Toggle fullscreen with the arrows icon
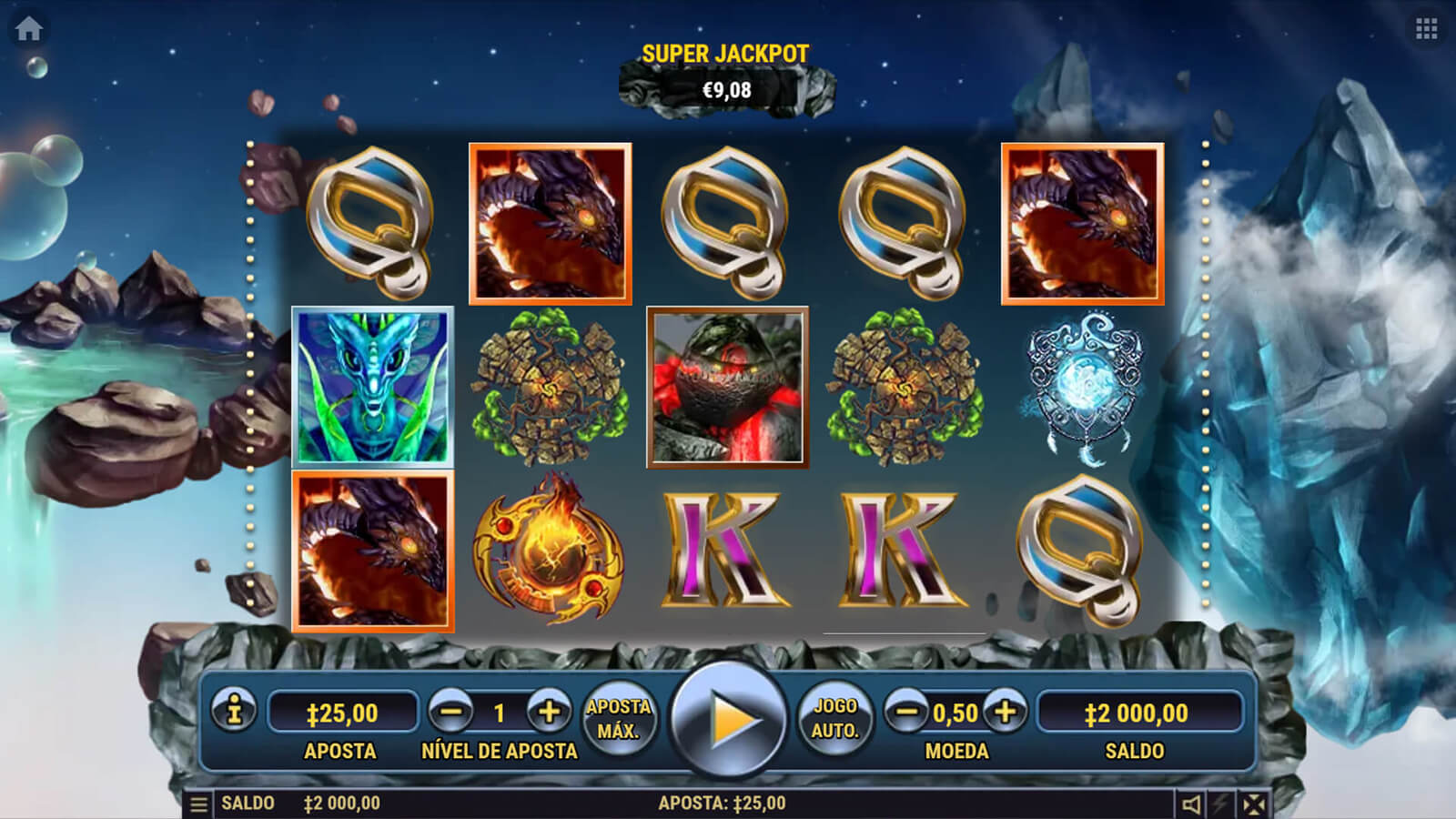Viewport: 1456px width, 819px height. (x=1254, y=804)
